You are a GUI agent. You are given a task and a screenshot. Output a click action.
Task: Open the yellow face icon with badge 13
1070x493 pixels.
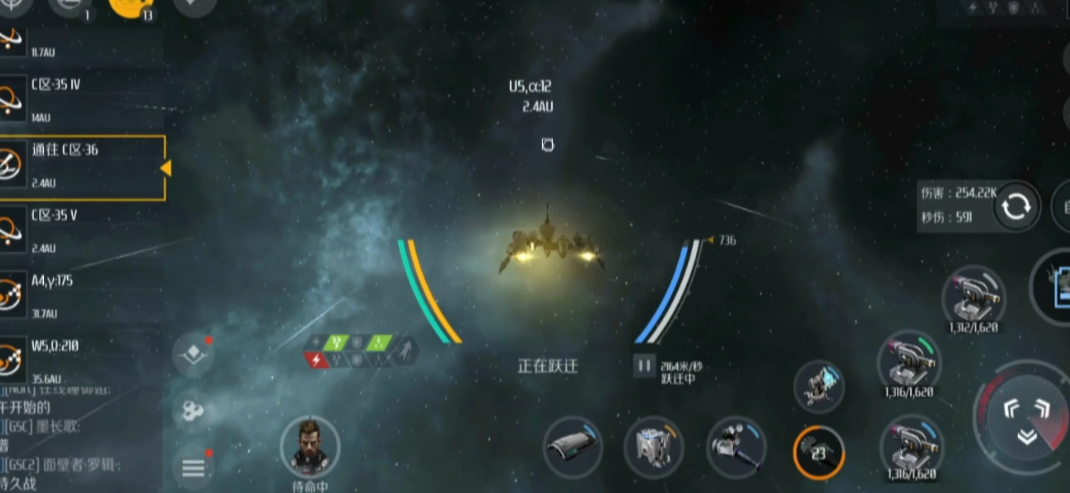[x=129, y=6]
